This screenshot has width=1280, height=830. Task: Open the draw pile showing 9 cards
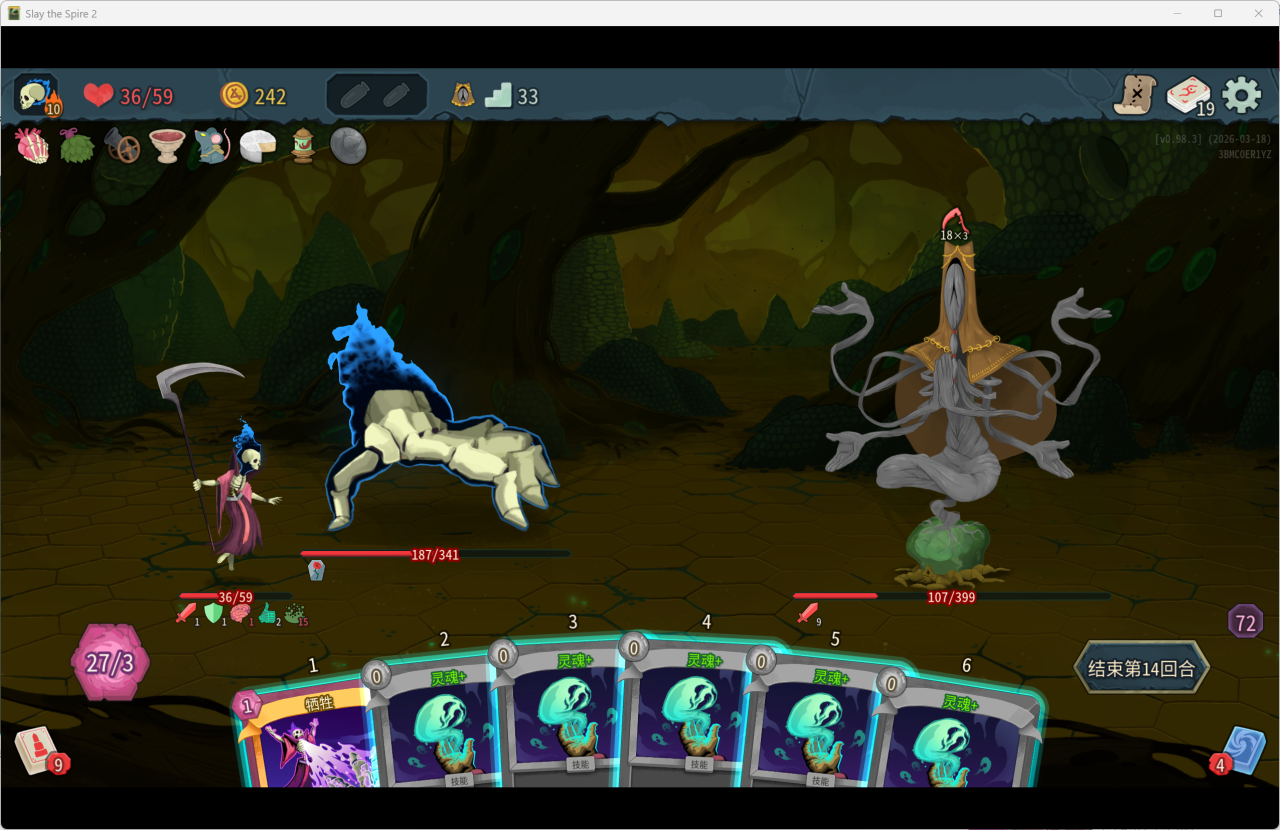[36, 750]
